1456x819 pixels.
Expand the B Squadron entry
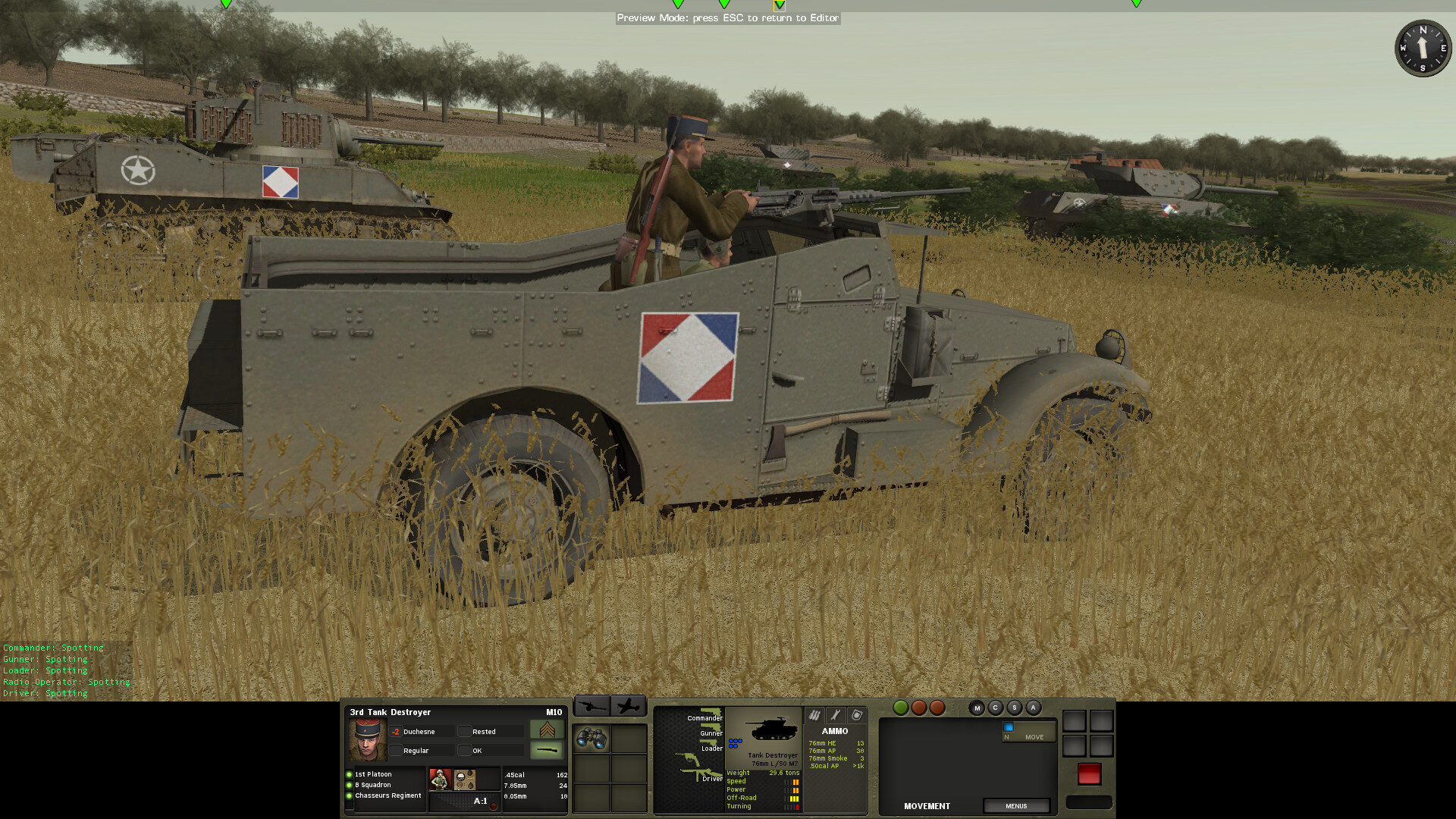pos(372,785)
